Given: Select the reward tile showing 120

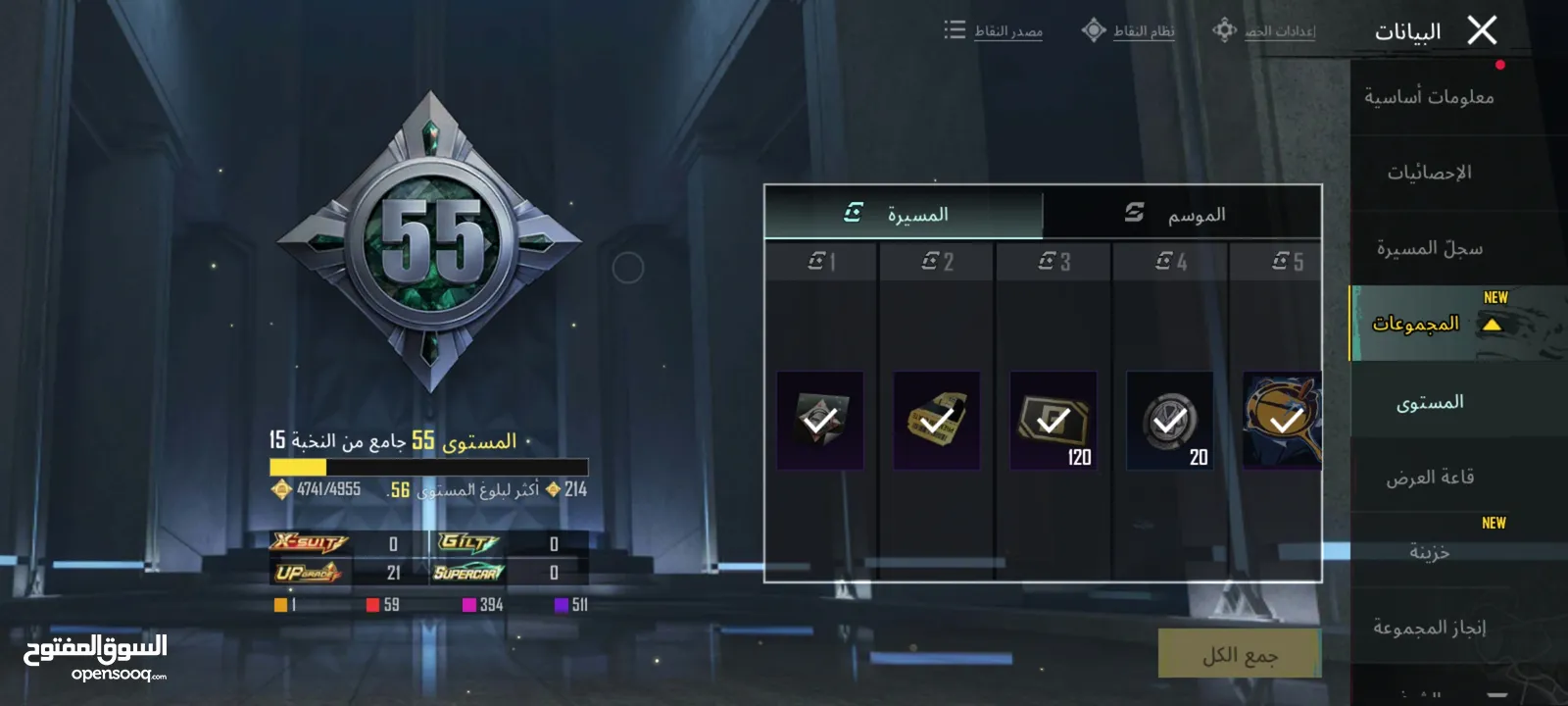Looking at the screenshot, I should (x=1053, y=420).
